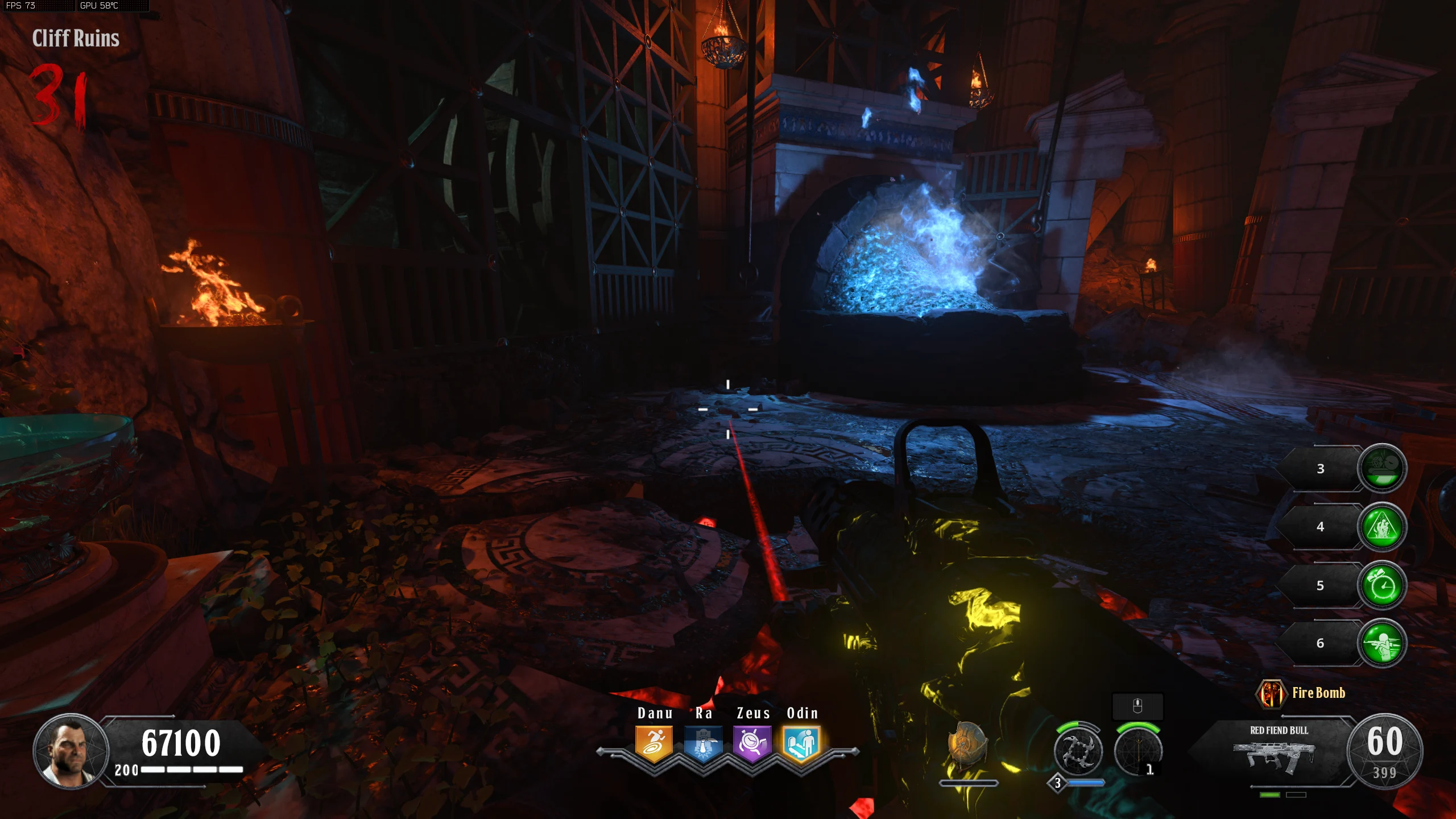Select the circular equipment icon below mouse hint
This screenshot has width=1456, height=819.
pyautogui.click(x=1137, y=751)
